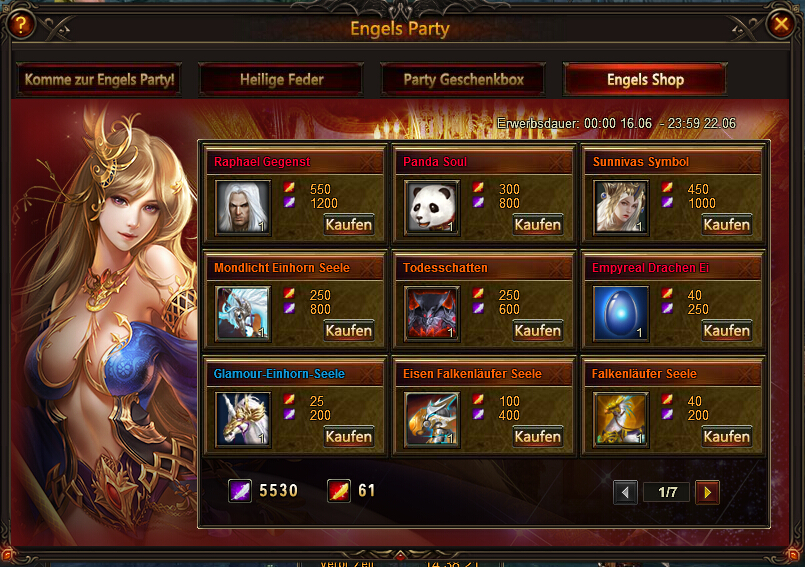Viewport: 805px width, 567px height.
Task: Go to the next shop page
Action: (x=707, y=492)
